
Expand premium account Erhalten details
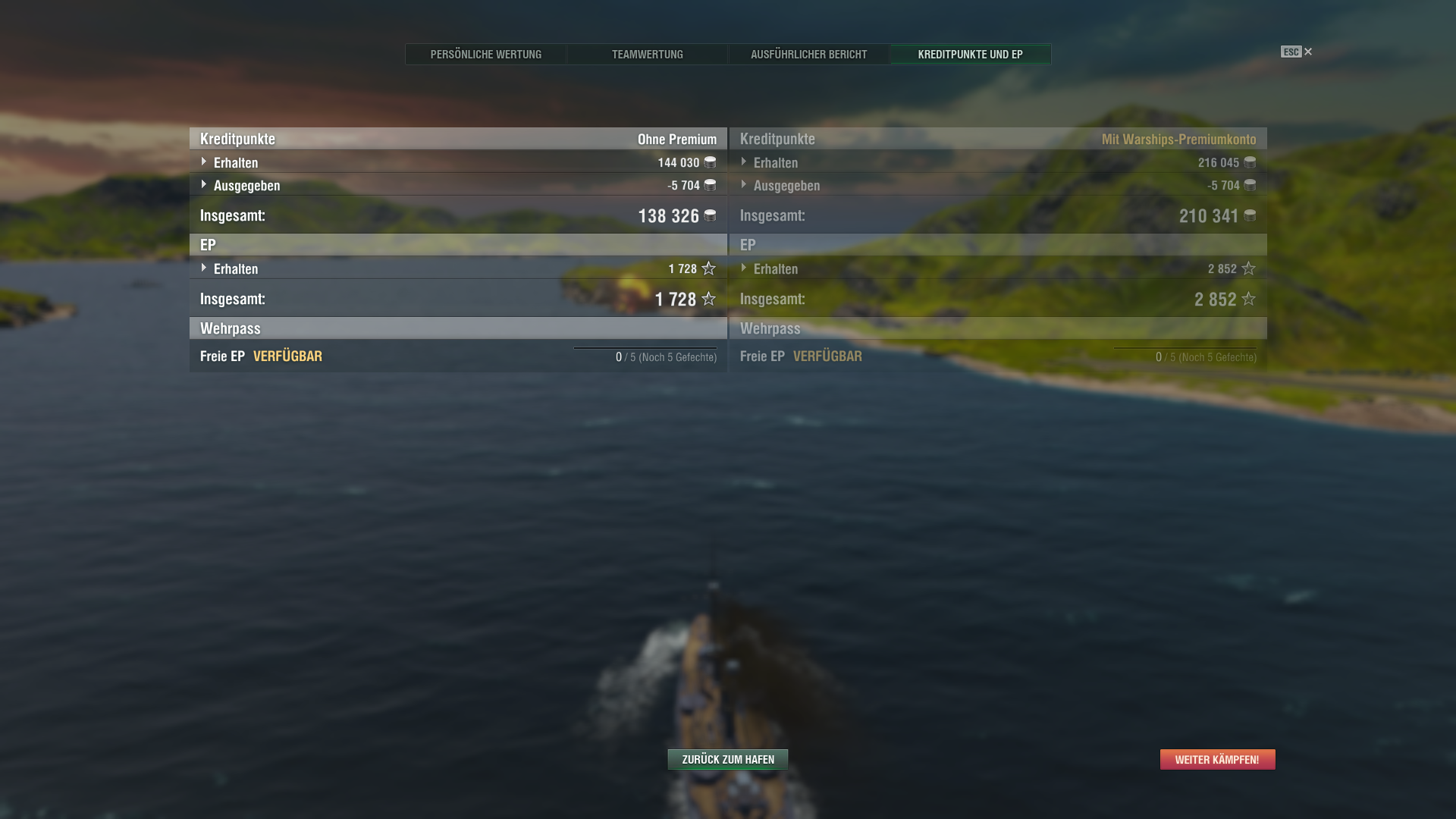pyautogui.click(x=744, y=162)
